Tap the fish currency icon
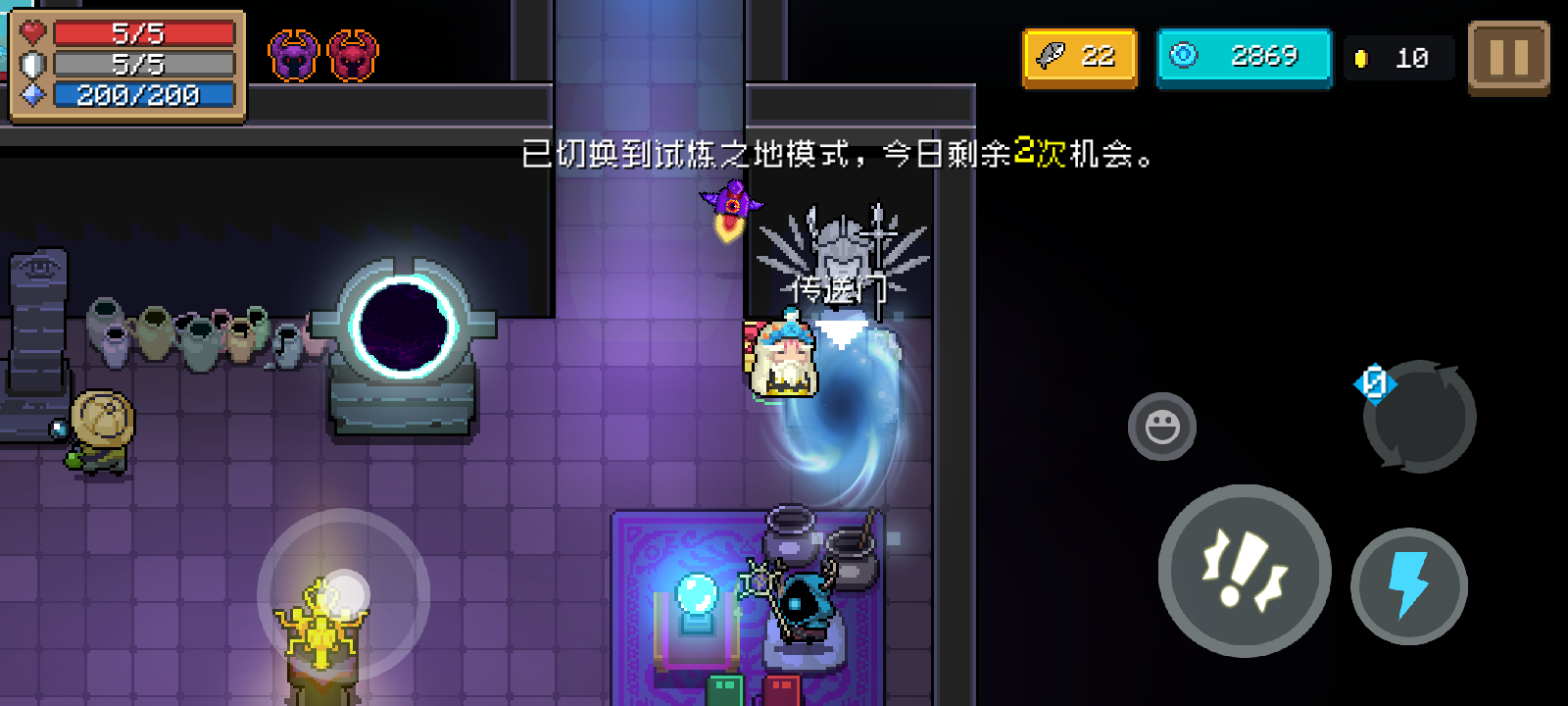Screen dimensions: 1568x706 pos(1049,56)
